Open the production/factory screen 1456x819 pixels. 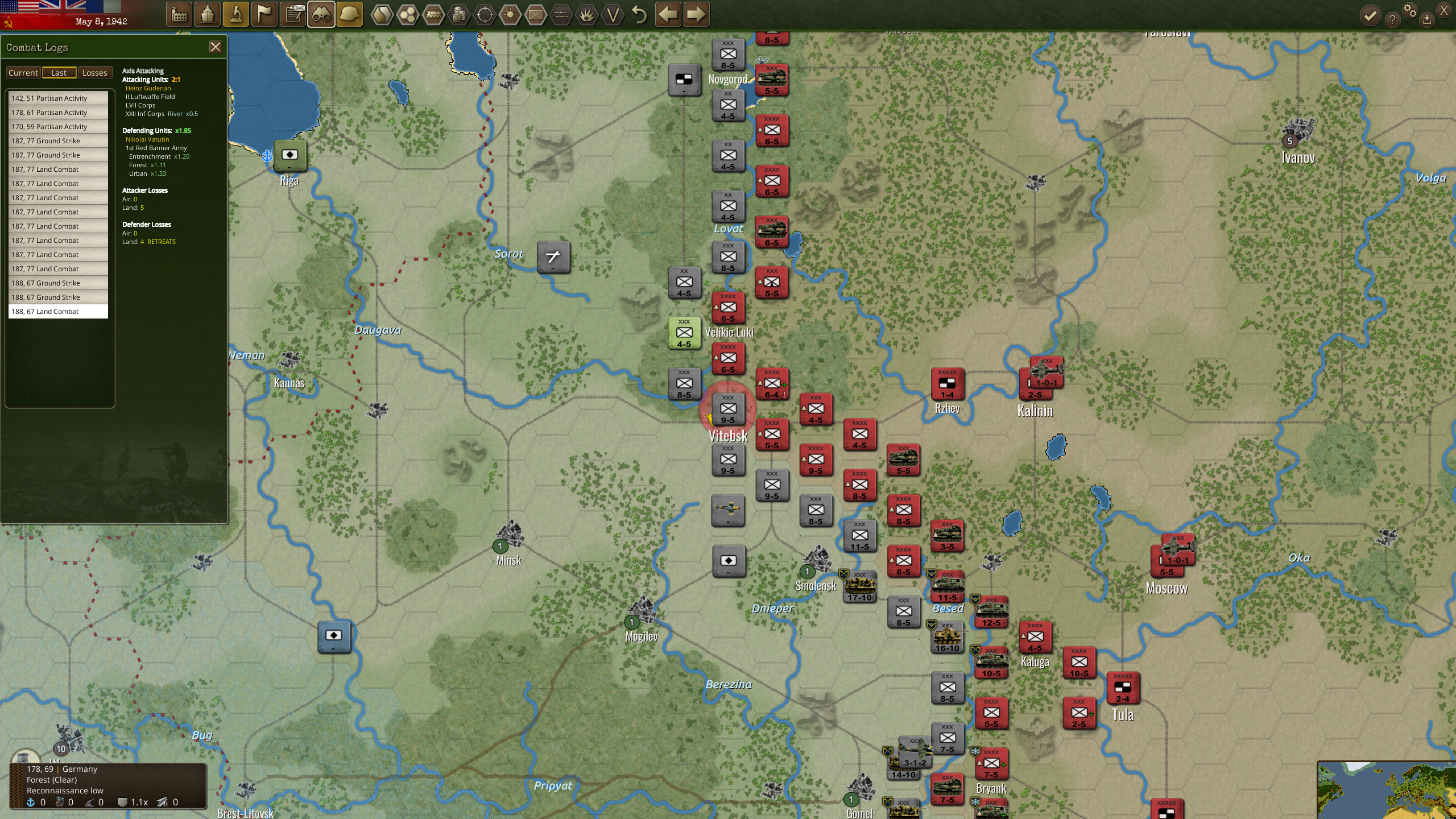tap(179, 14)
